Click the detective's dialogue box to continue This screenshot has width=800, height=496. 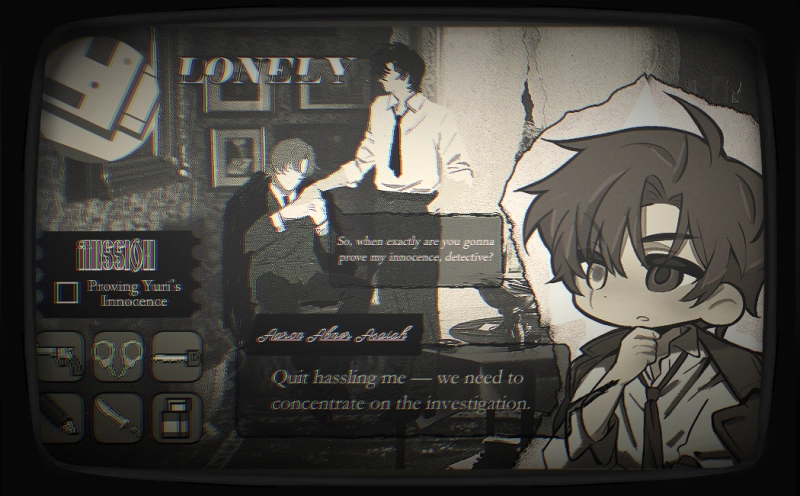400,390
